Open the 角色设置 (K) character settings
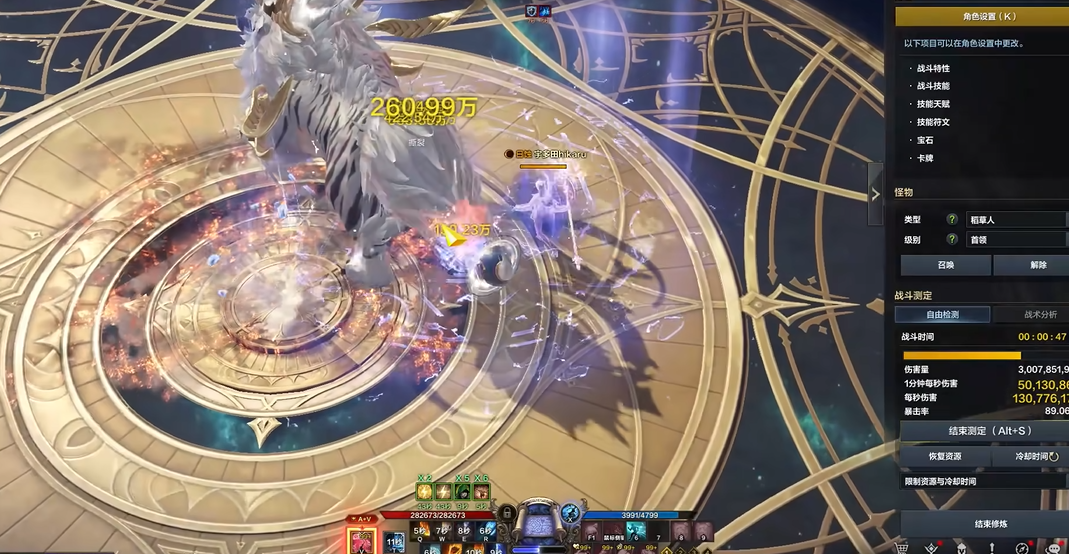Screen dimensions: 1069x554 pyautogui.click(x=981, y=16)
